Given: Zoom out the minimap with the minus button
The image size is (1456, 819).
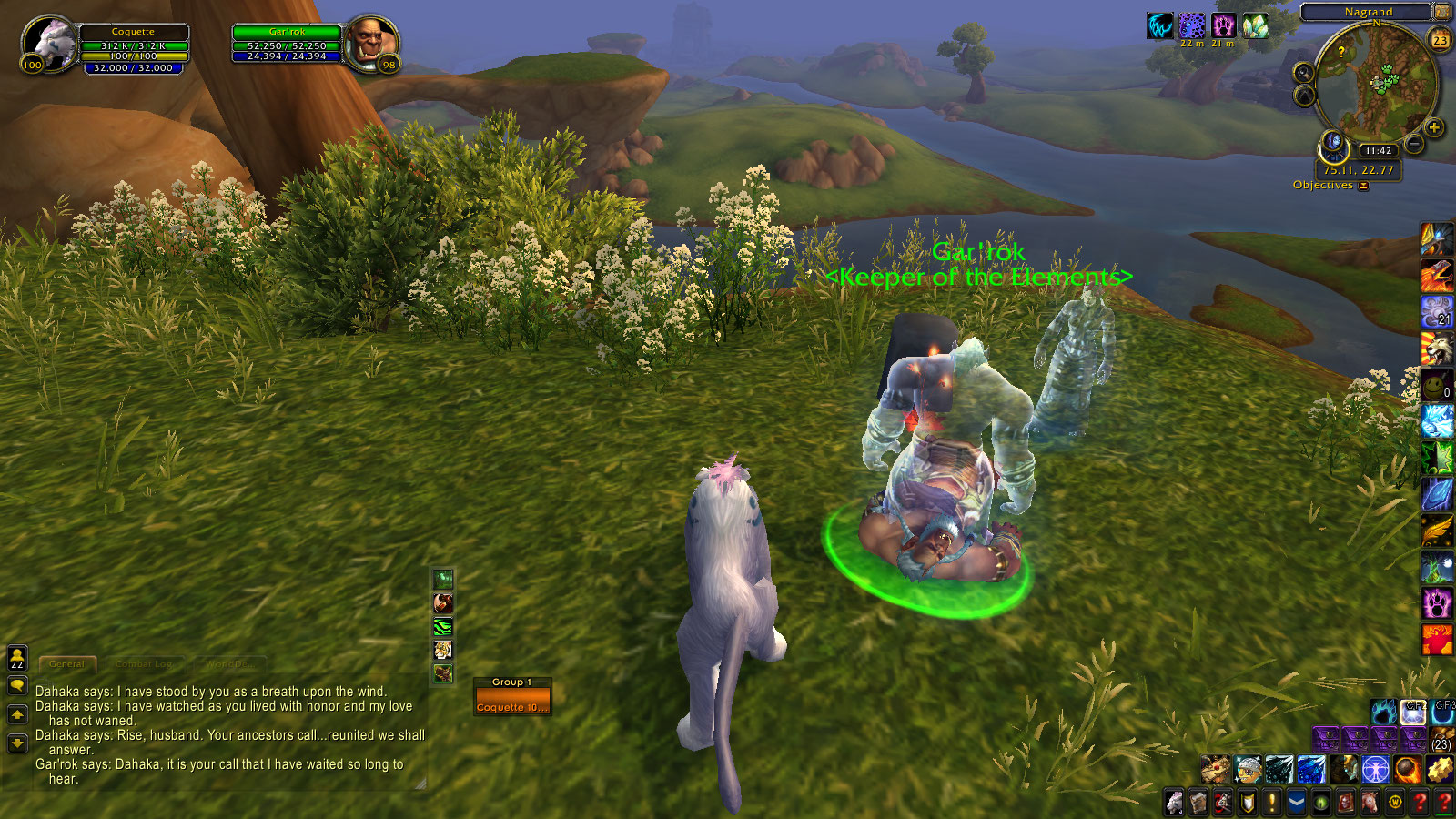Looking at the screenshot, I should click(1414, 144).
